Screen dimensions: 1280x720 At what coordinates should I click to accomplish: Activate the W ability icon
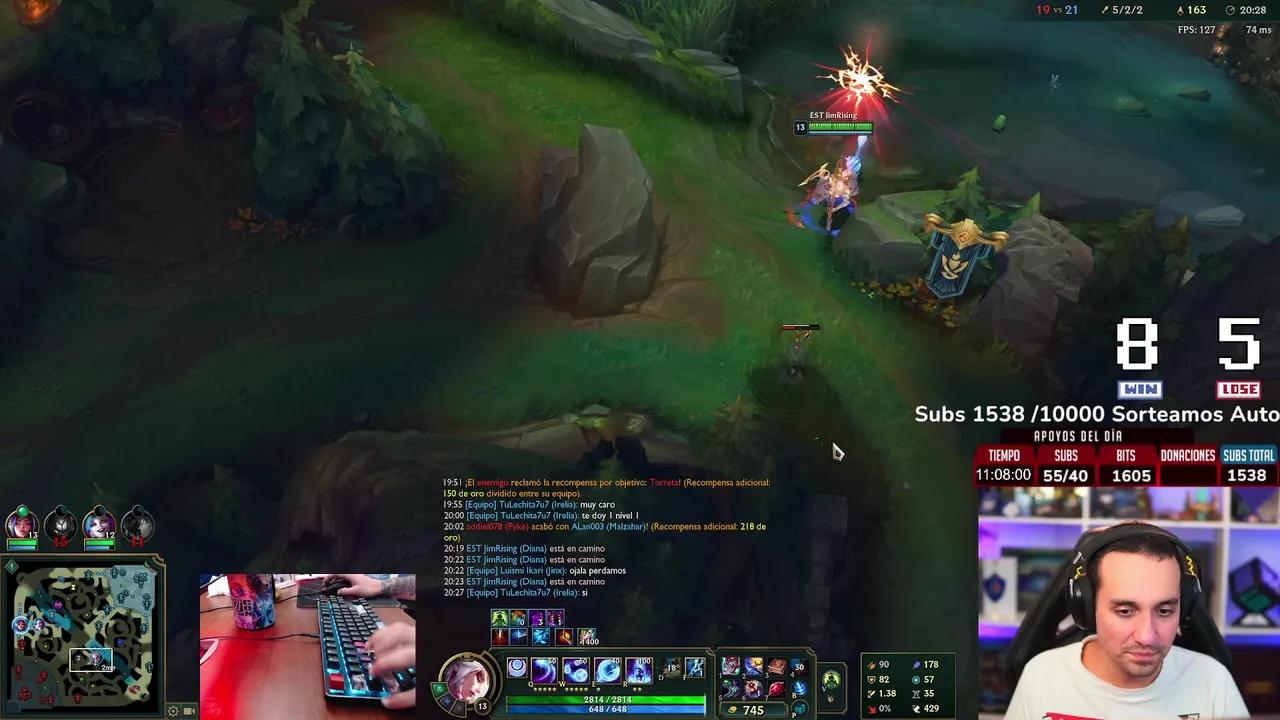(x=573, y=670)
